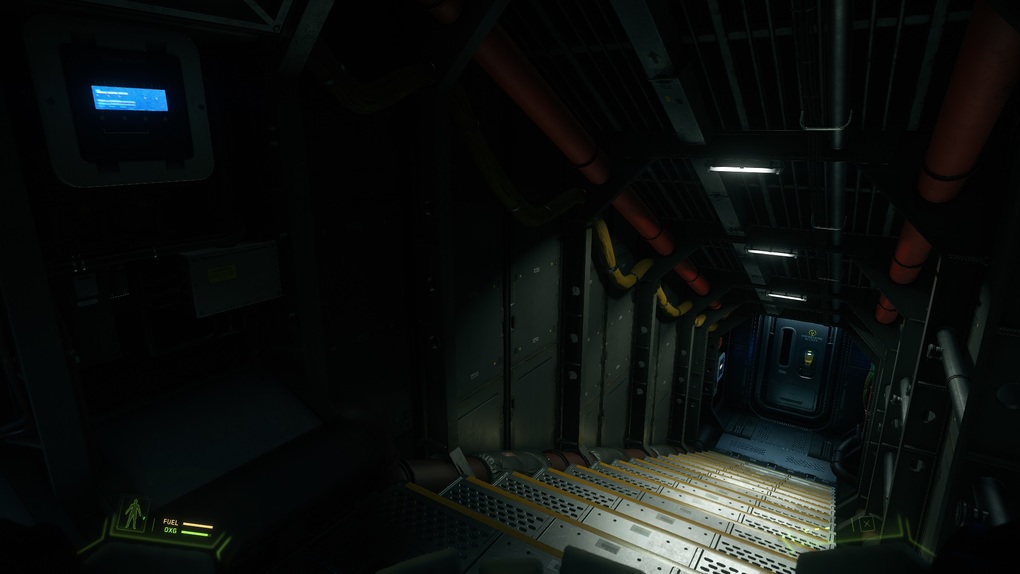Select the X-marked HUD slot icon
Image resolution: width=1020 pixels, height=574 pixels.
click(x=866, y=523)
